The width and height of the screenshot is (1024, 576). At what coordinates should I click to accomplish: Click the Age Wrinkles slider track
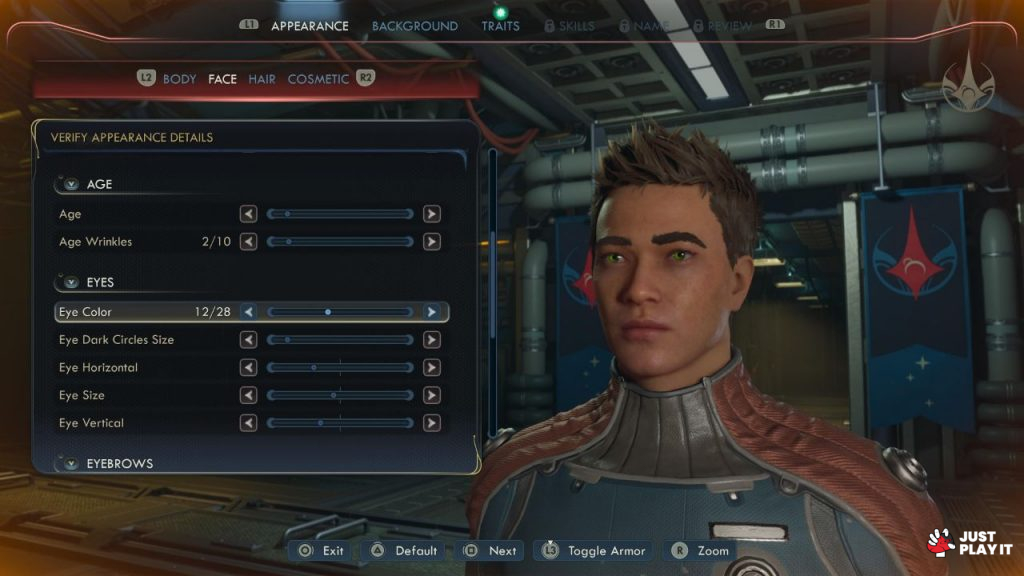tap(340, 242)
